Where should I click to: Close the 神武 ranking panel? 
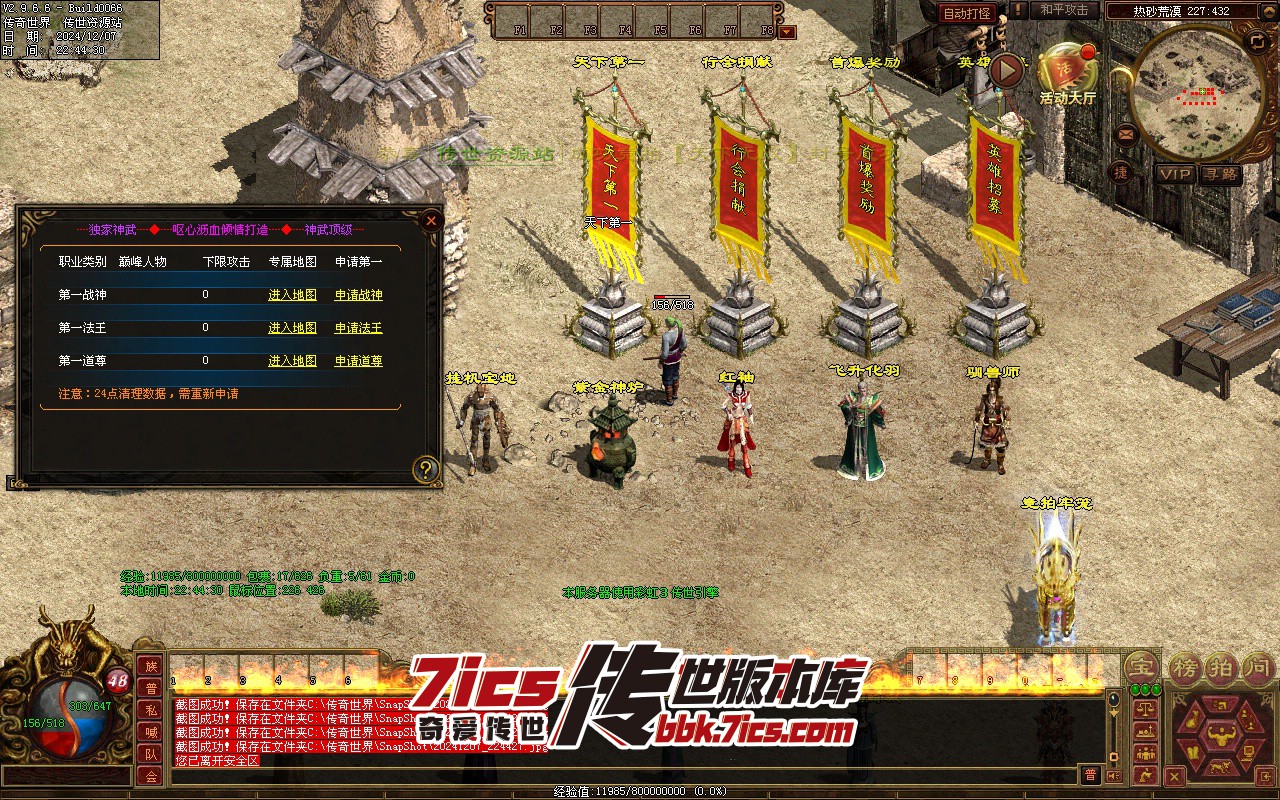[x=431, y=220]
